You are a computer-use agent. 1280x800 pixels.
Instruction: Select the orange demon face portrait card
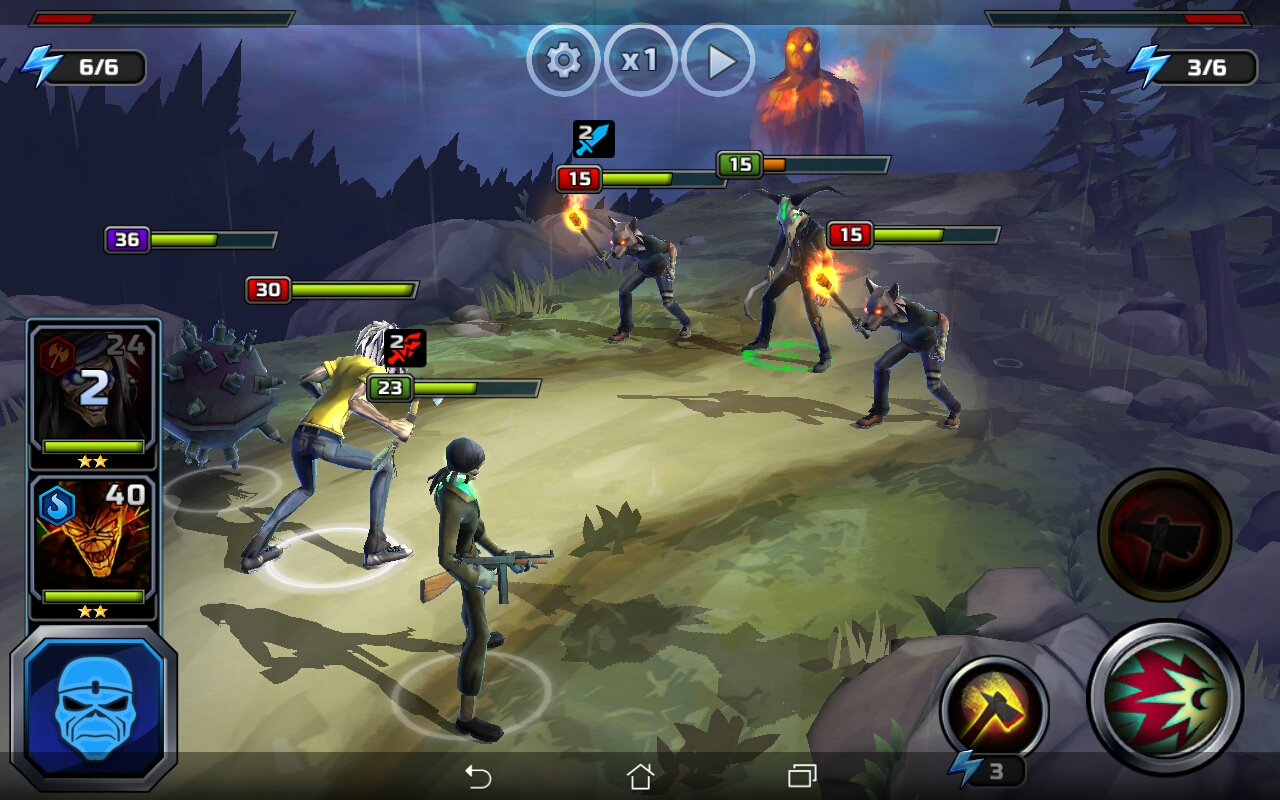click(x=93, y=543)
